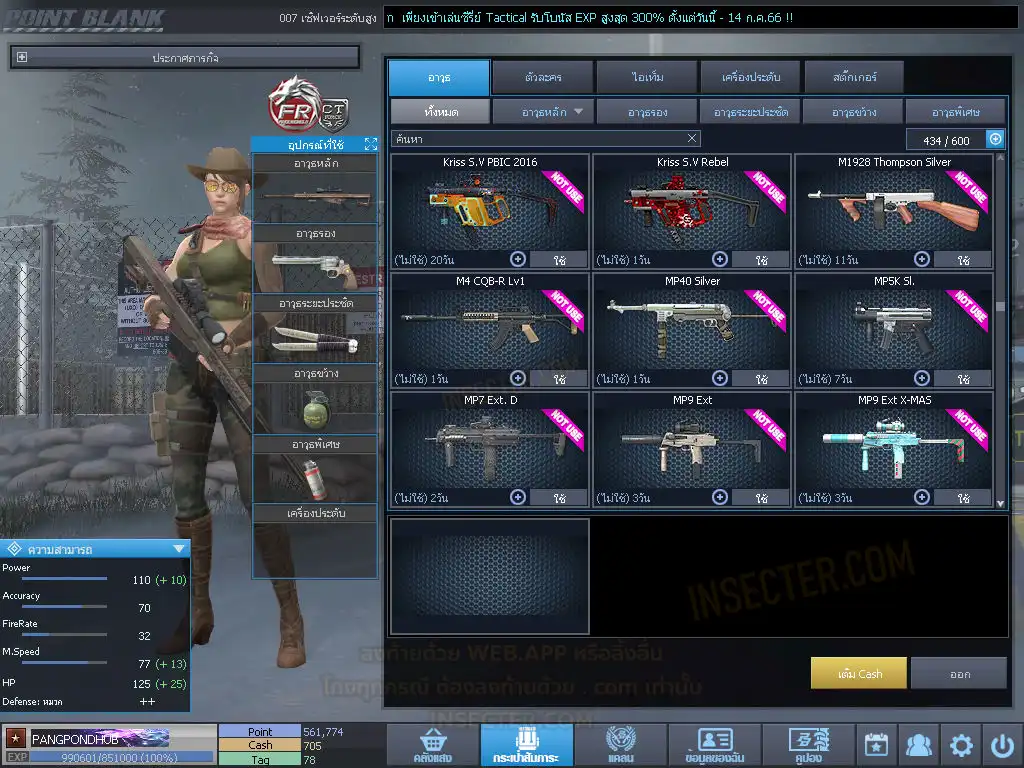The image size is (1024, 768).
Task: Click the เติม Cash top-up button
Action: 859,673
